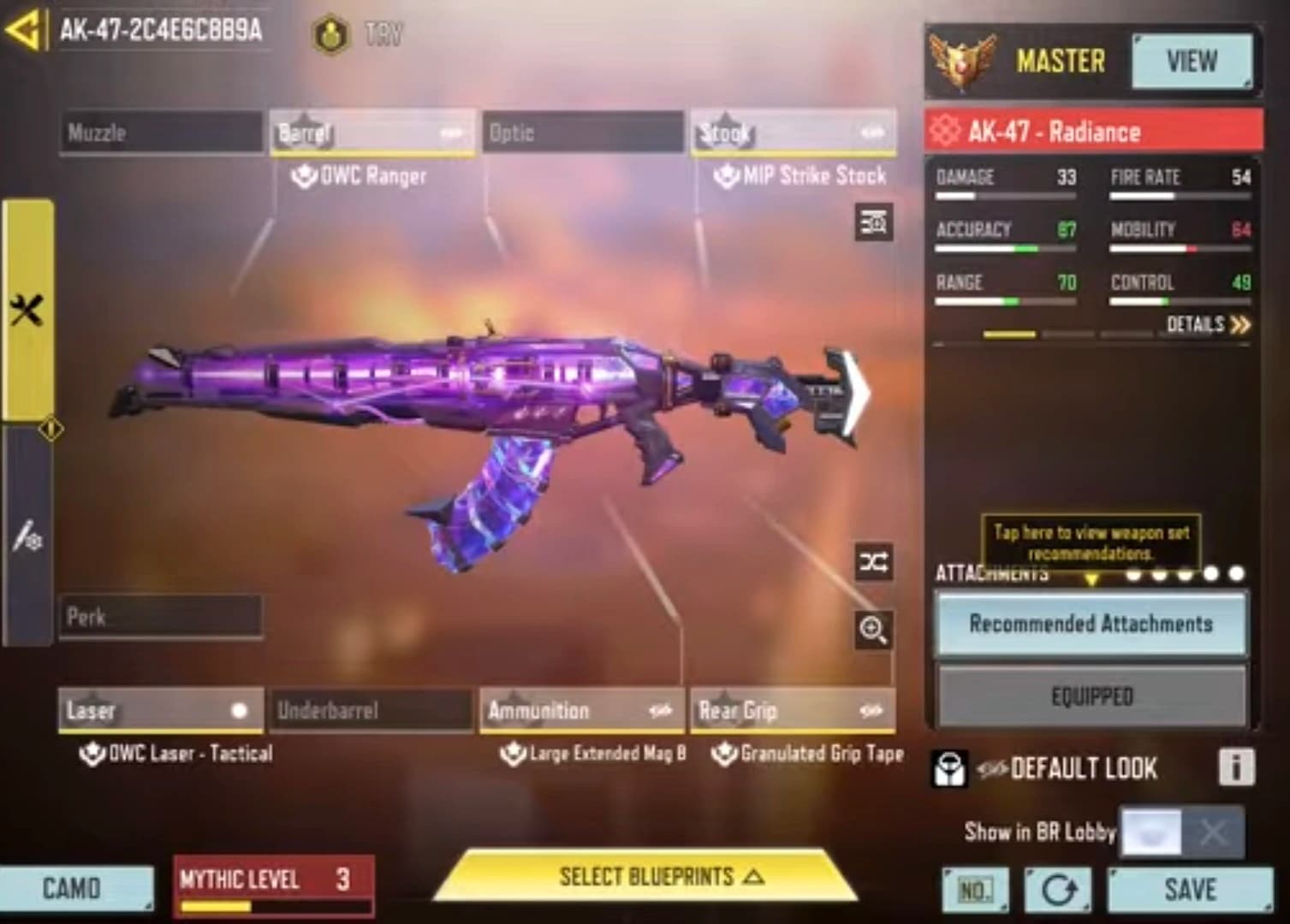Open the Stock attachment slot
Viewport: 1290px width, 924px height.
(794, 133)
